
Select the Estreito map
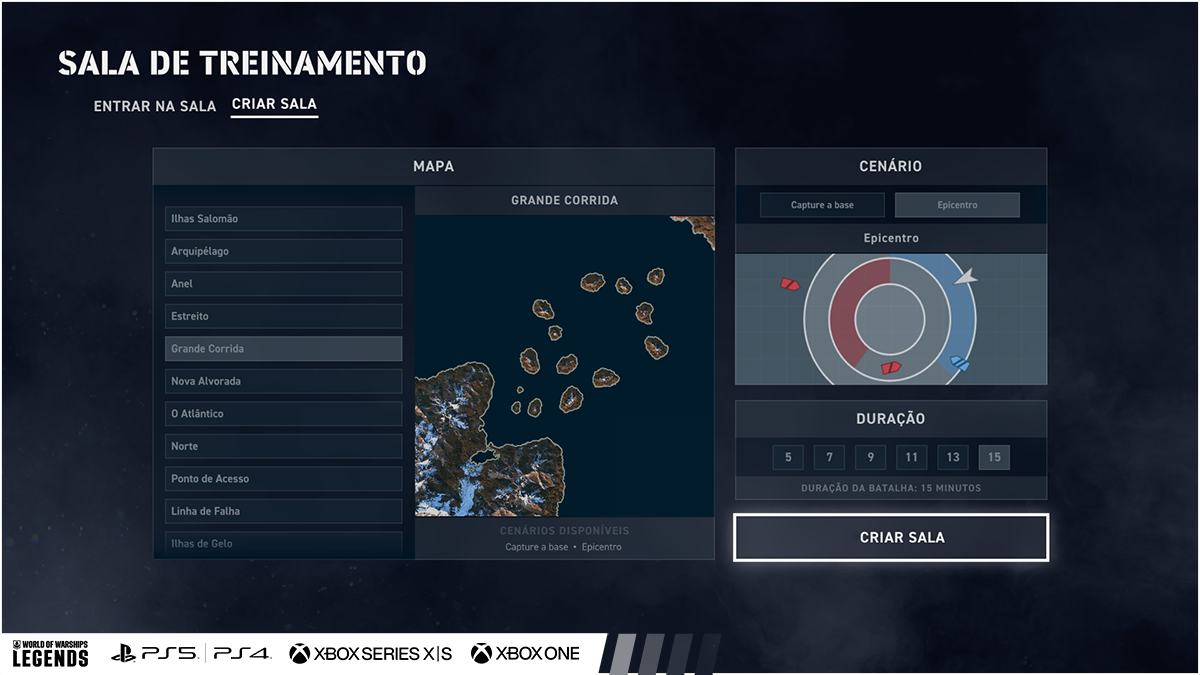[x=283, y=316]
